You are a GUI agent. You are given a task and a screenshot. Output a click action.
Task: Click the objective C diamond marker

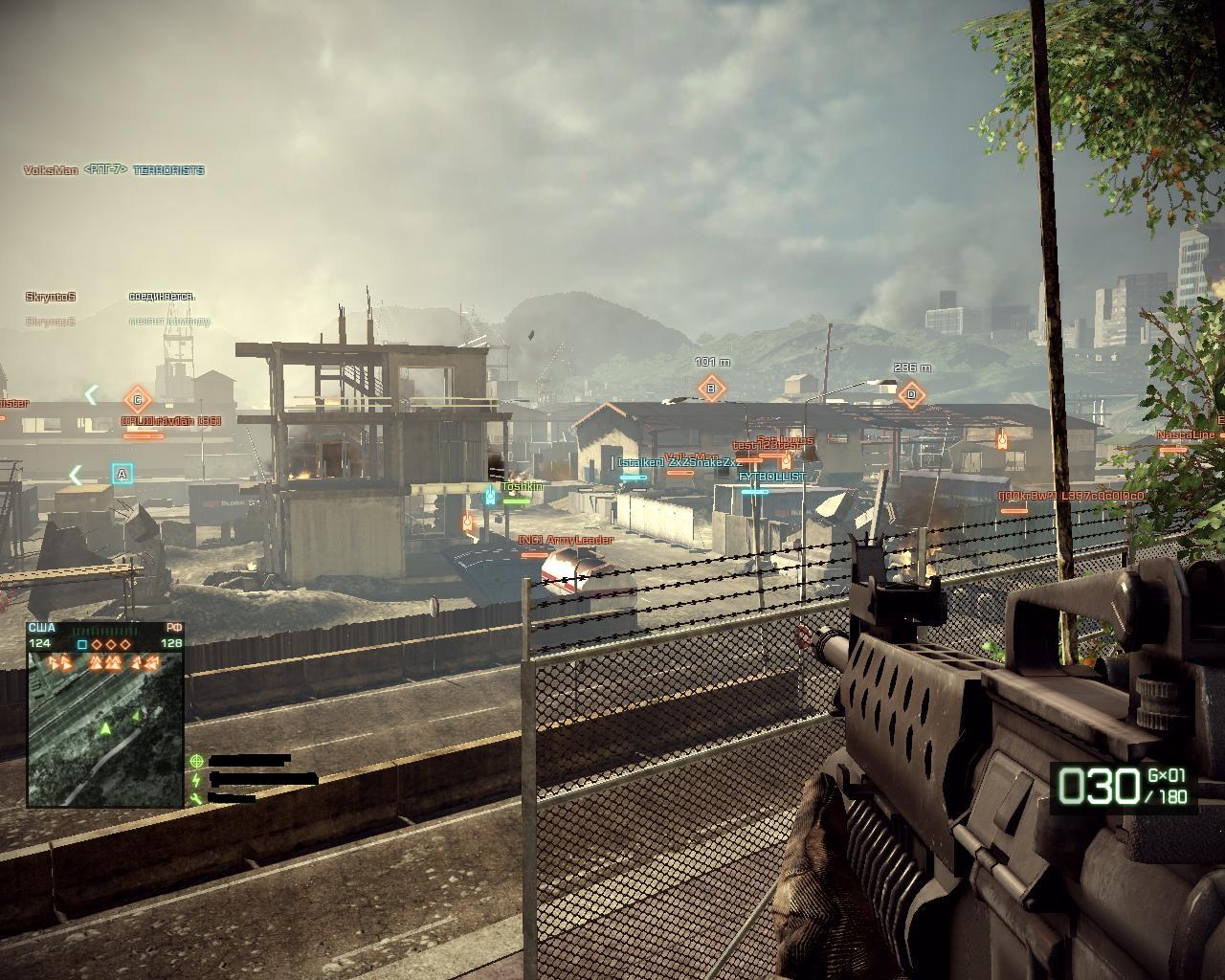coord(138,400)
